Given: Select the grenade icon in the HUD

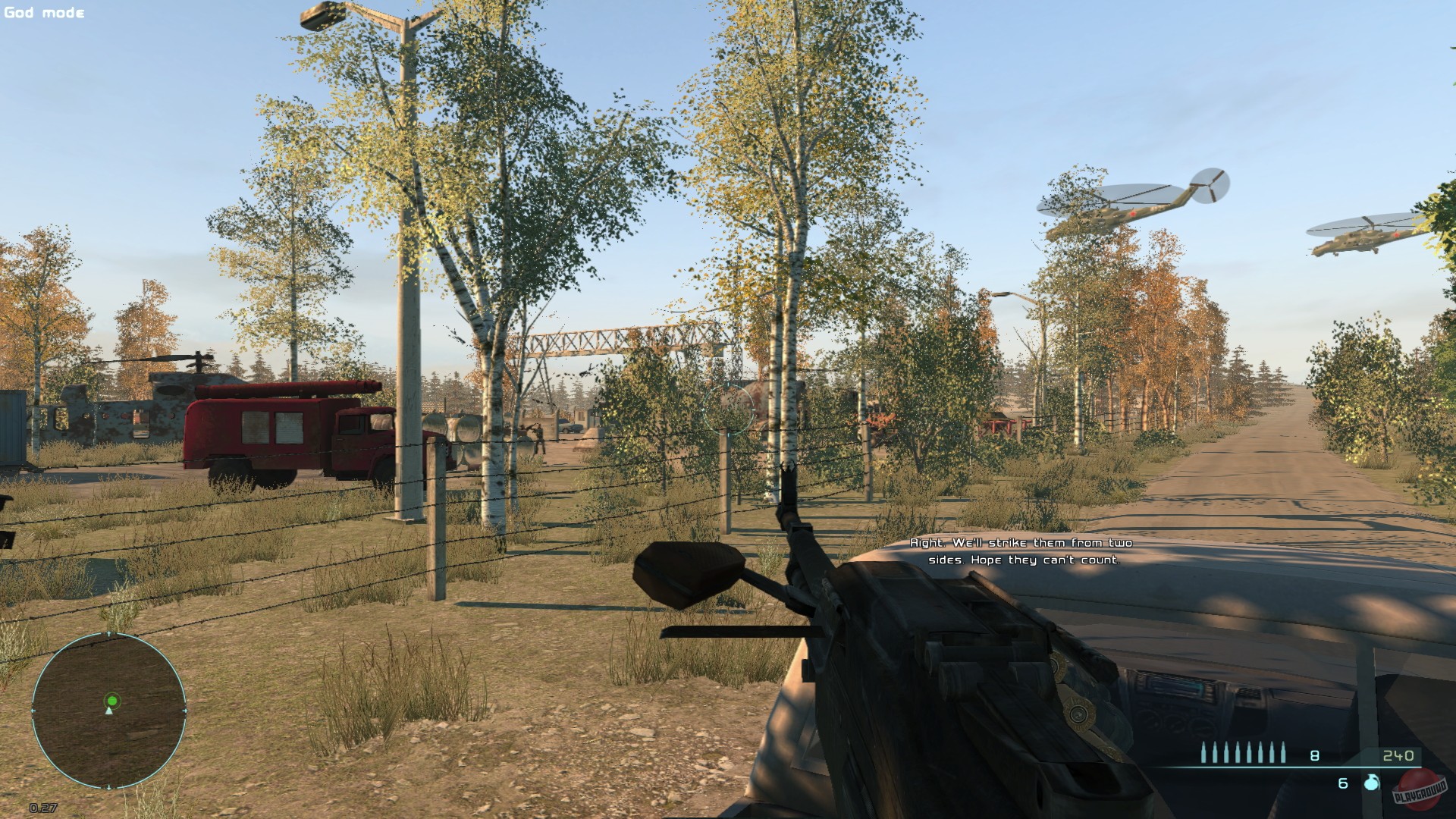Looking at the screenshot, I should coord(1370,784).
